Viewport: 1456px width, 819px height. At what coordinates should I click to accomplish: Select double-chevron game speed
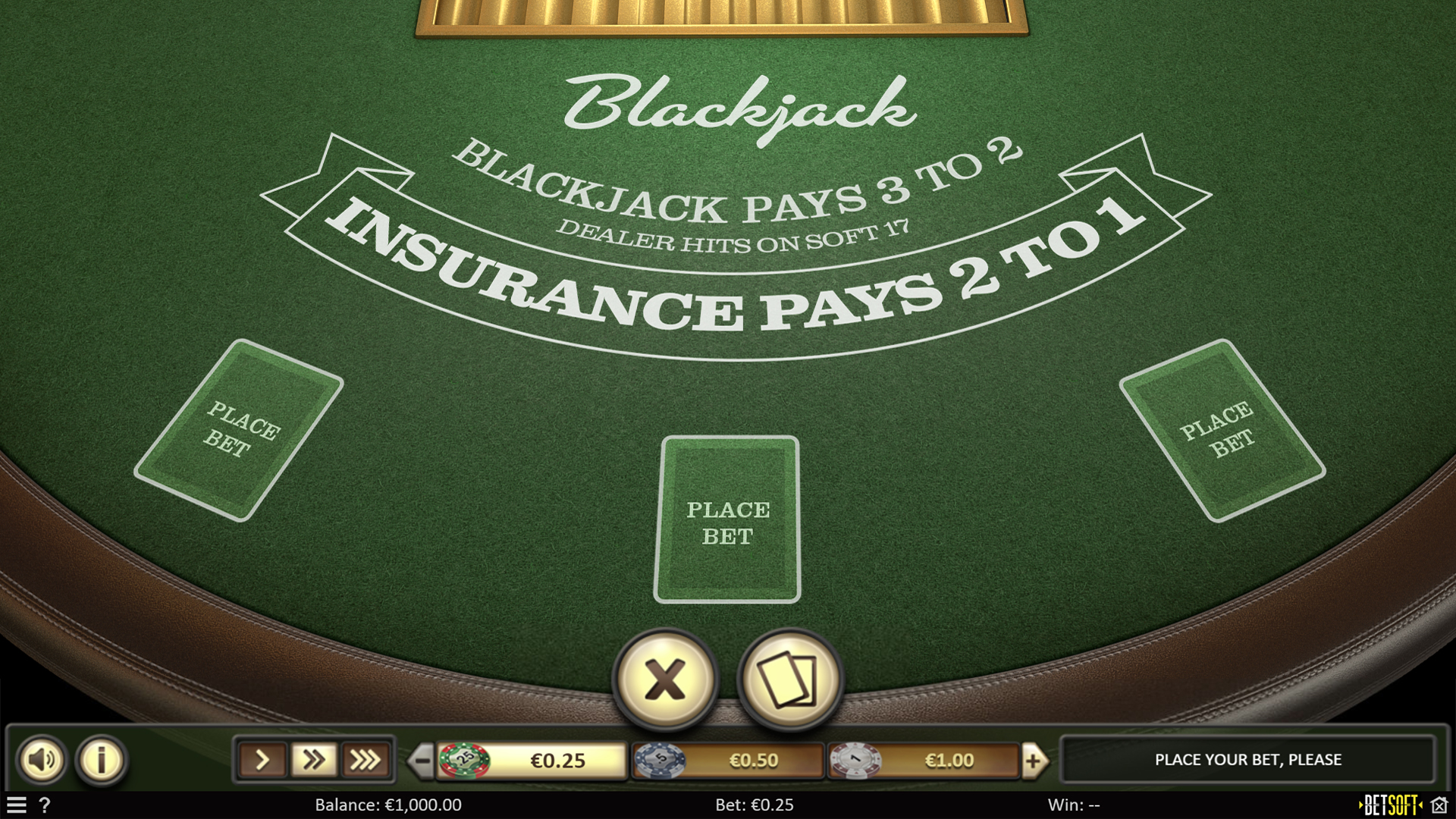[314, 759]
